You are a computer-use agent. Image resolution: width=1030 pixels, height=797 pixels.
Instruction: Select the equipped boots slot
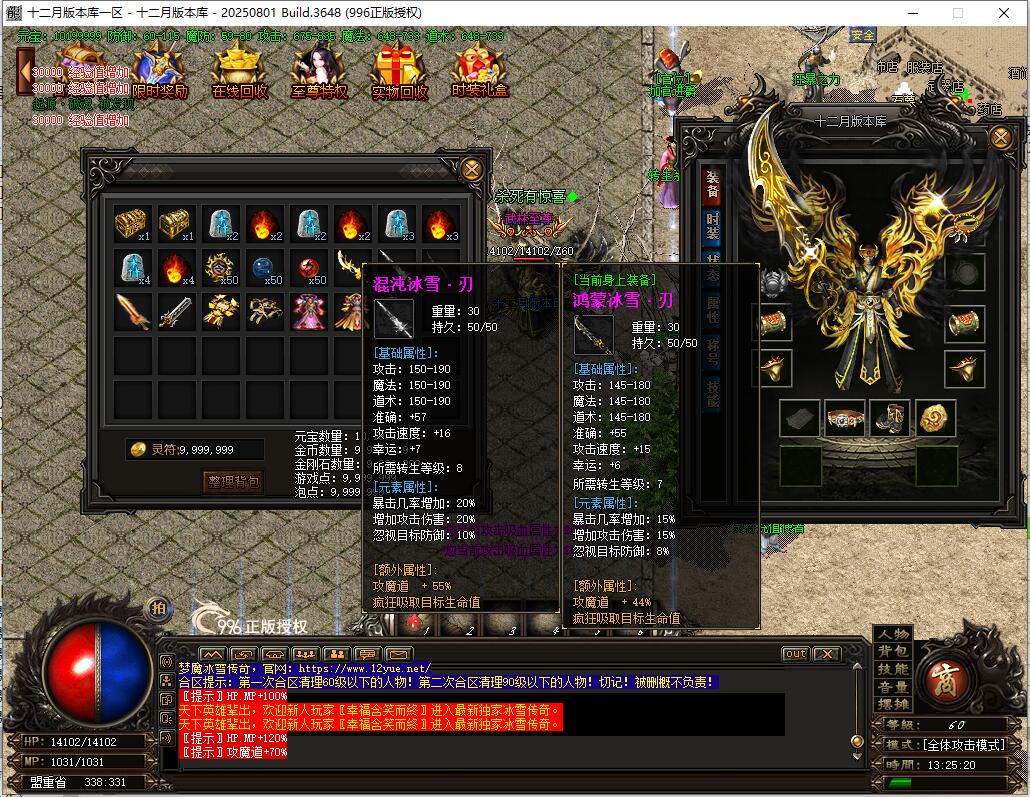click(x=889, y=418)
